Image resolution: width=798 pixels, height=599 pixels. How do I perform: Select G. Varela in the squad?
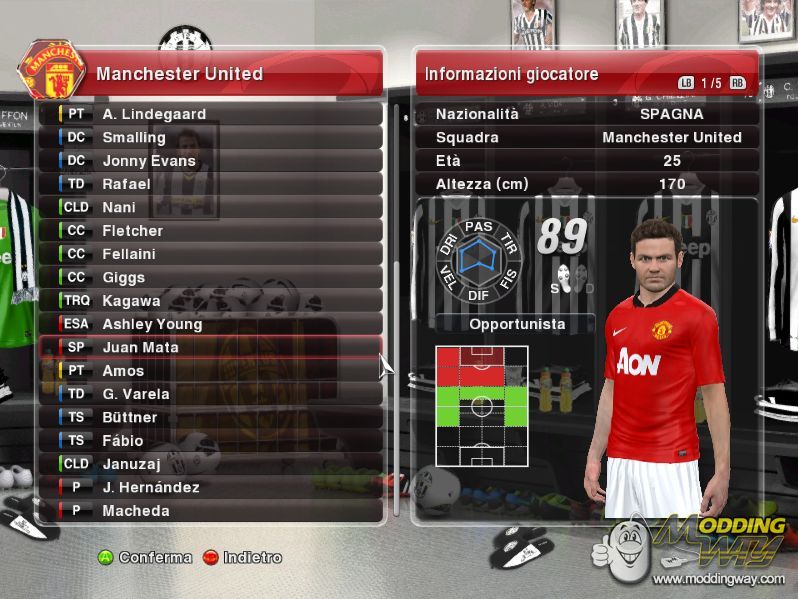pyautogui.click(x=210, y=394)
